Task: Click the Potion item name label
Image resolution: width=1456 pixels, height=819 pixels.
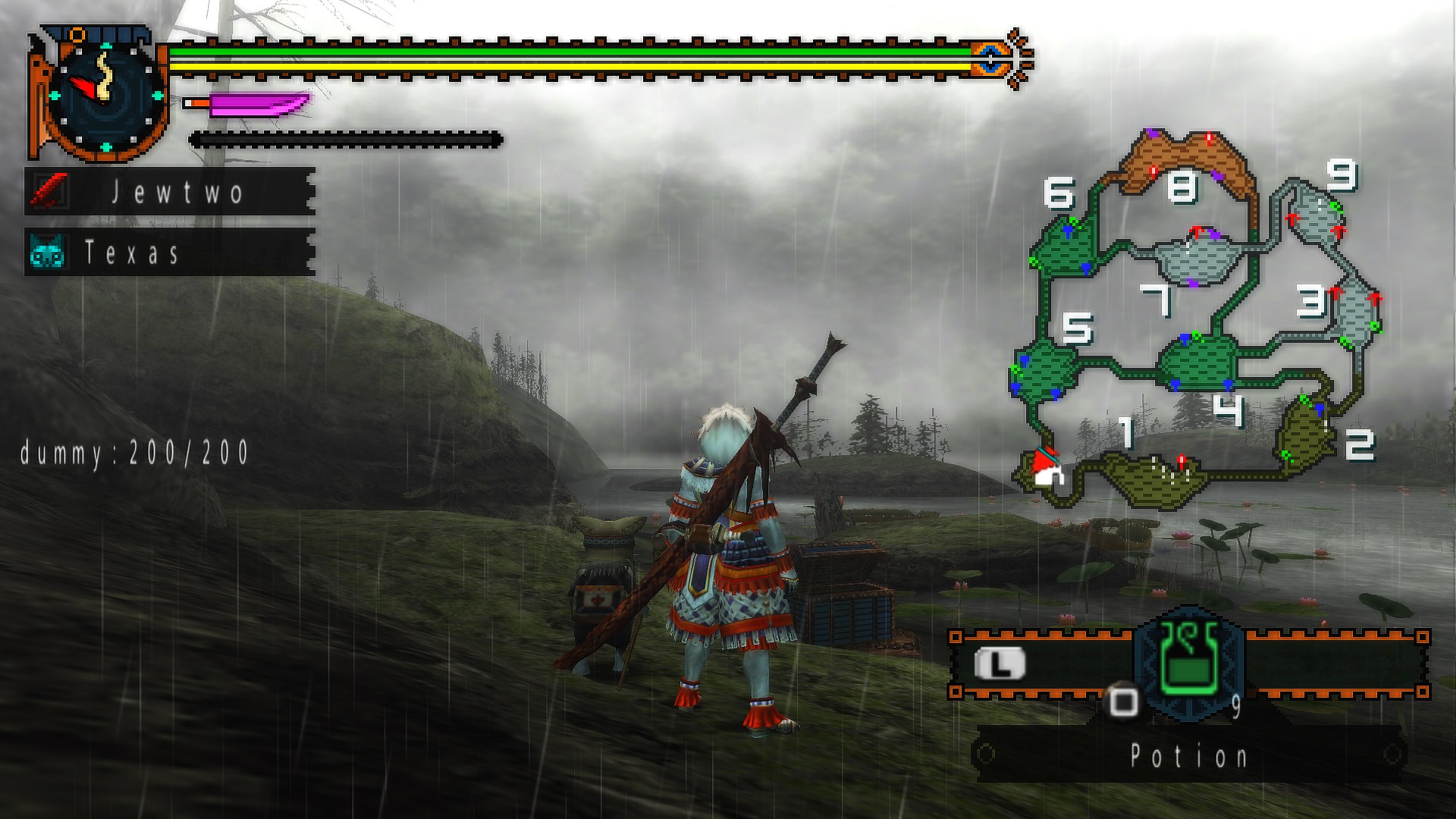Action: click(x=1188, y=755)
